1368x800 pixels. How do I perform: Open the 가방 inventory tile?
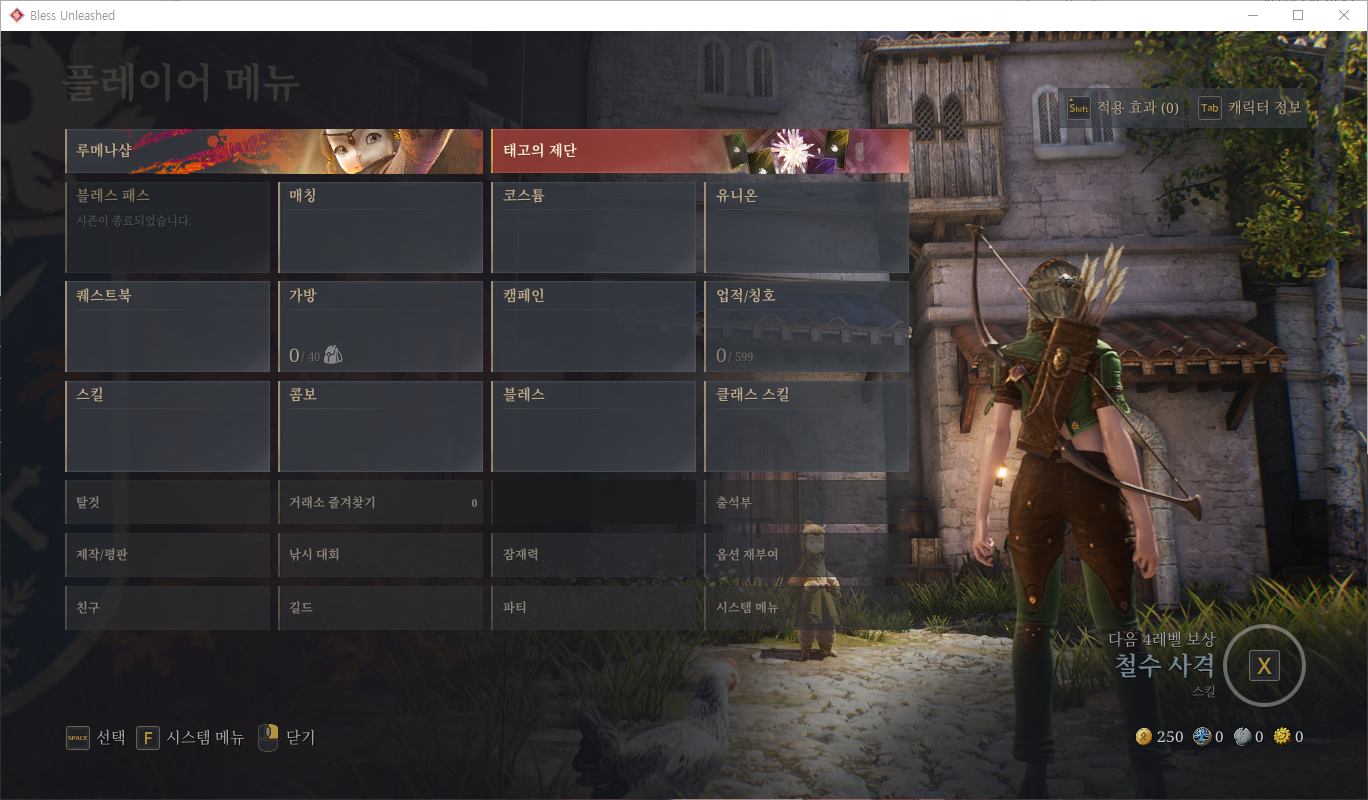click(x=380, y=327)
